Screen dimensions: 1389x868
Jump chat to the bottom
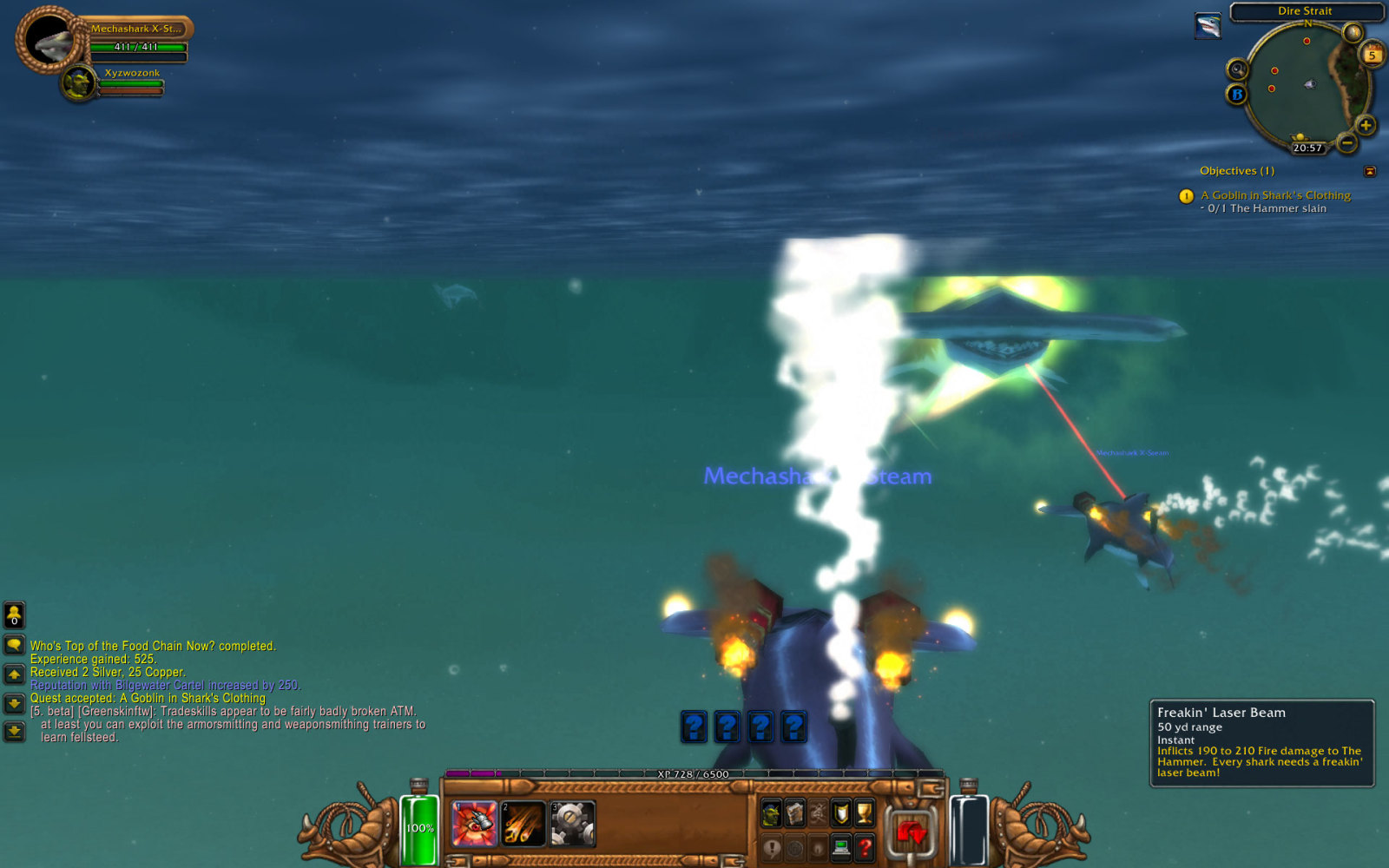[14, 731]
